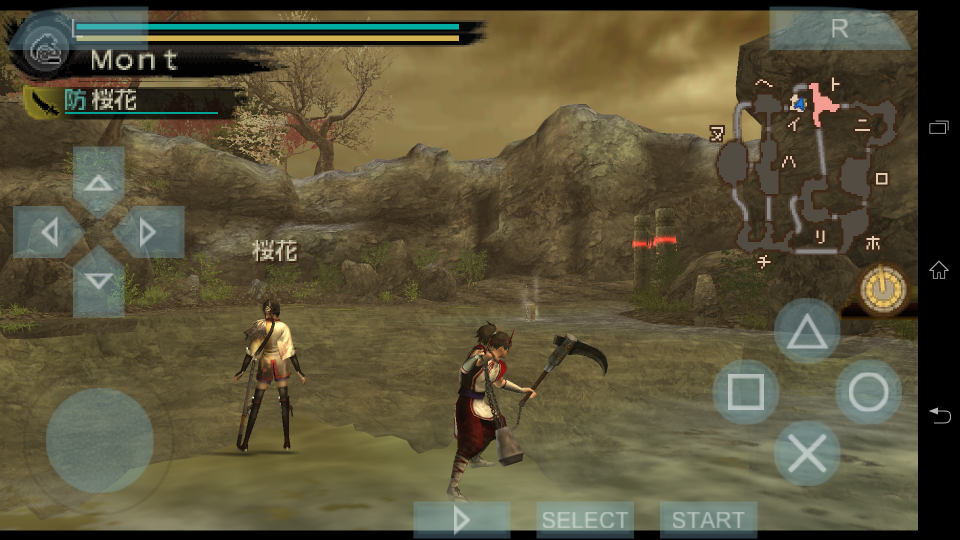Tap the Android home button
This screenshot has width=960, height=540.
point(938,270)
